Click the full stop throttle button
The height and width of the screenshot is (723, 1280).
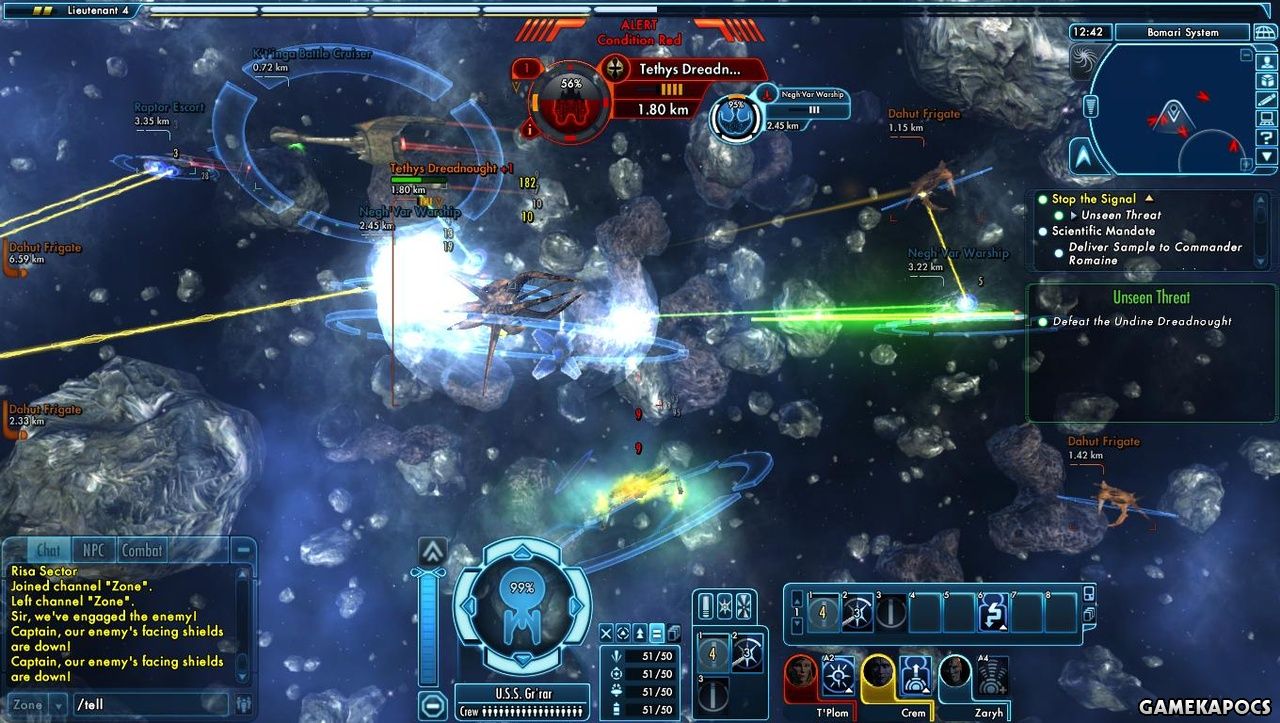click(x=432, y=704)
